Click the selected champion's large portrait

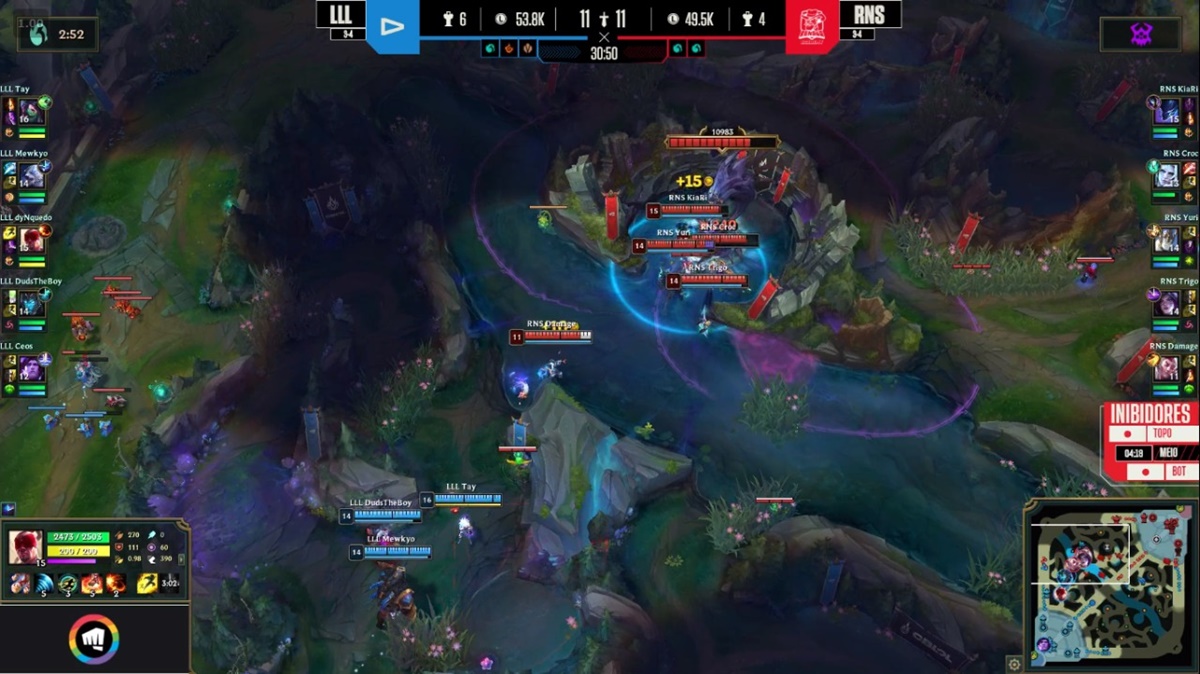(26, 547)
